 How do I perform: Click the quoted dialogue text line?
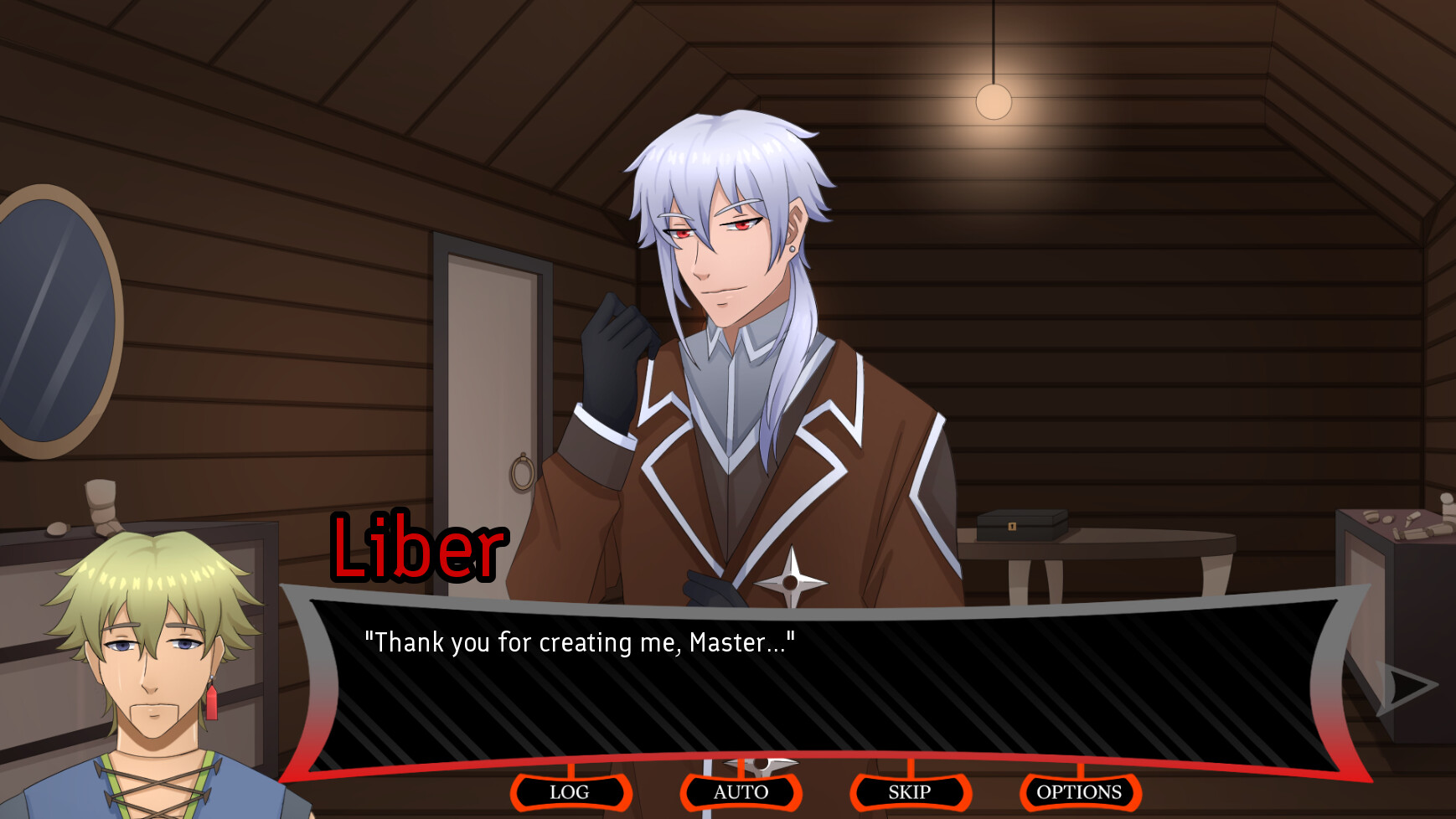[x=581, y=642]
